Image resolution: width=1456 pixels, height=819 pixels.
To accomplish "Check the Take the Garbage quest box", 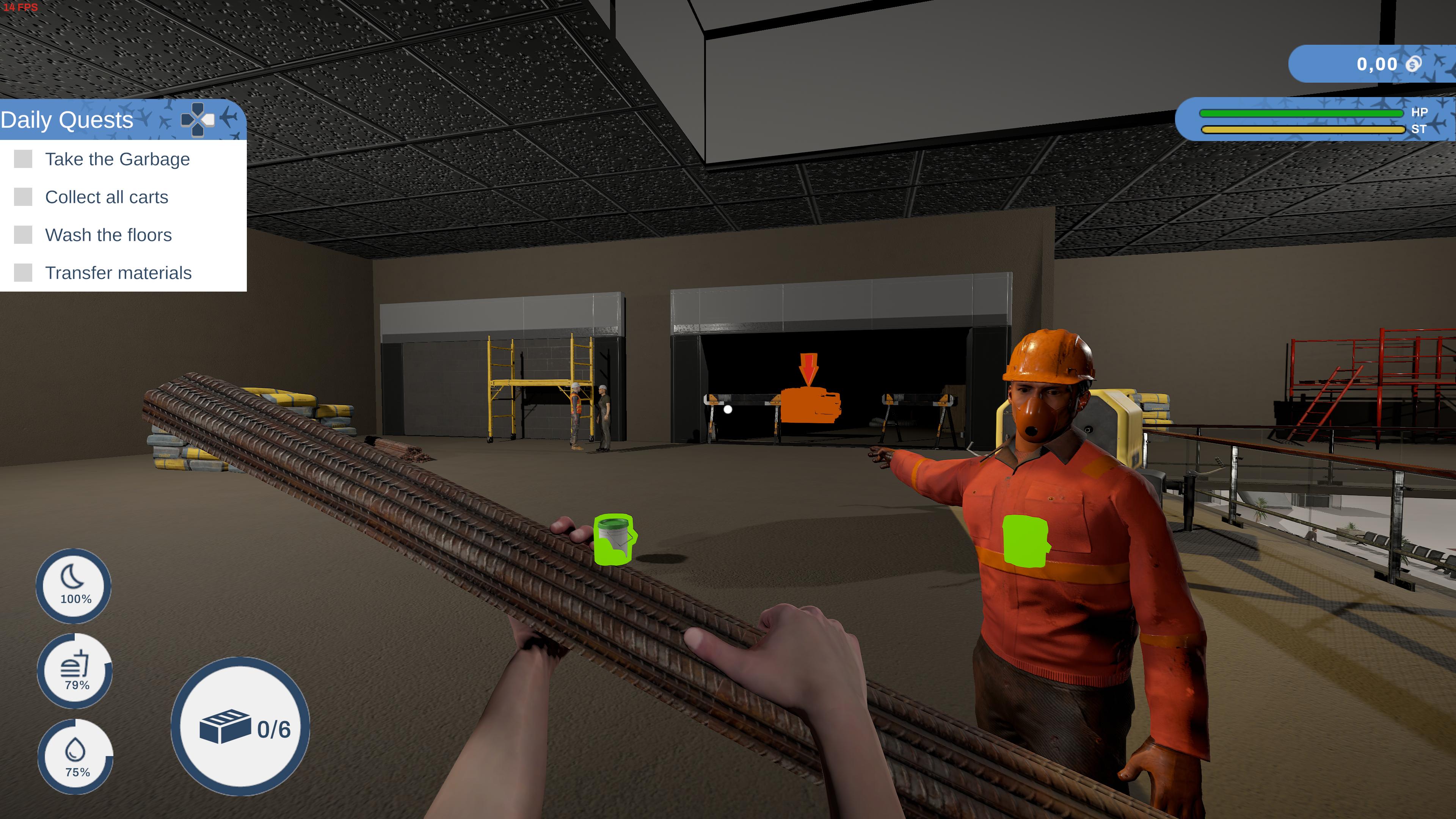I will point(24,159).
